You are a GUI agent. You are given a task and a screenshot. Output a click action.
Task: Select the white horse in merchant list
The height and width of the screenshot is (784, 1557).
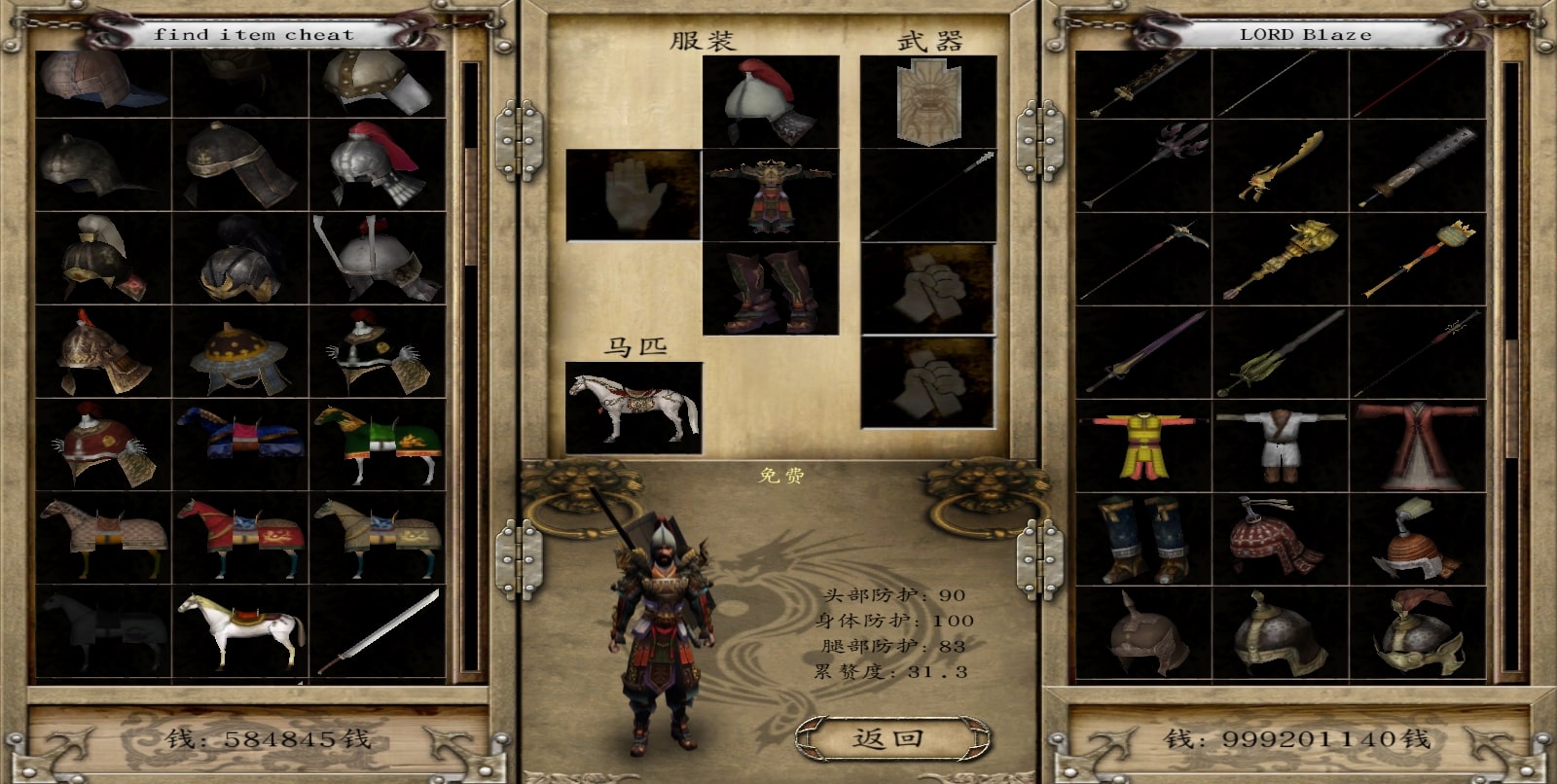point(240,629)
